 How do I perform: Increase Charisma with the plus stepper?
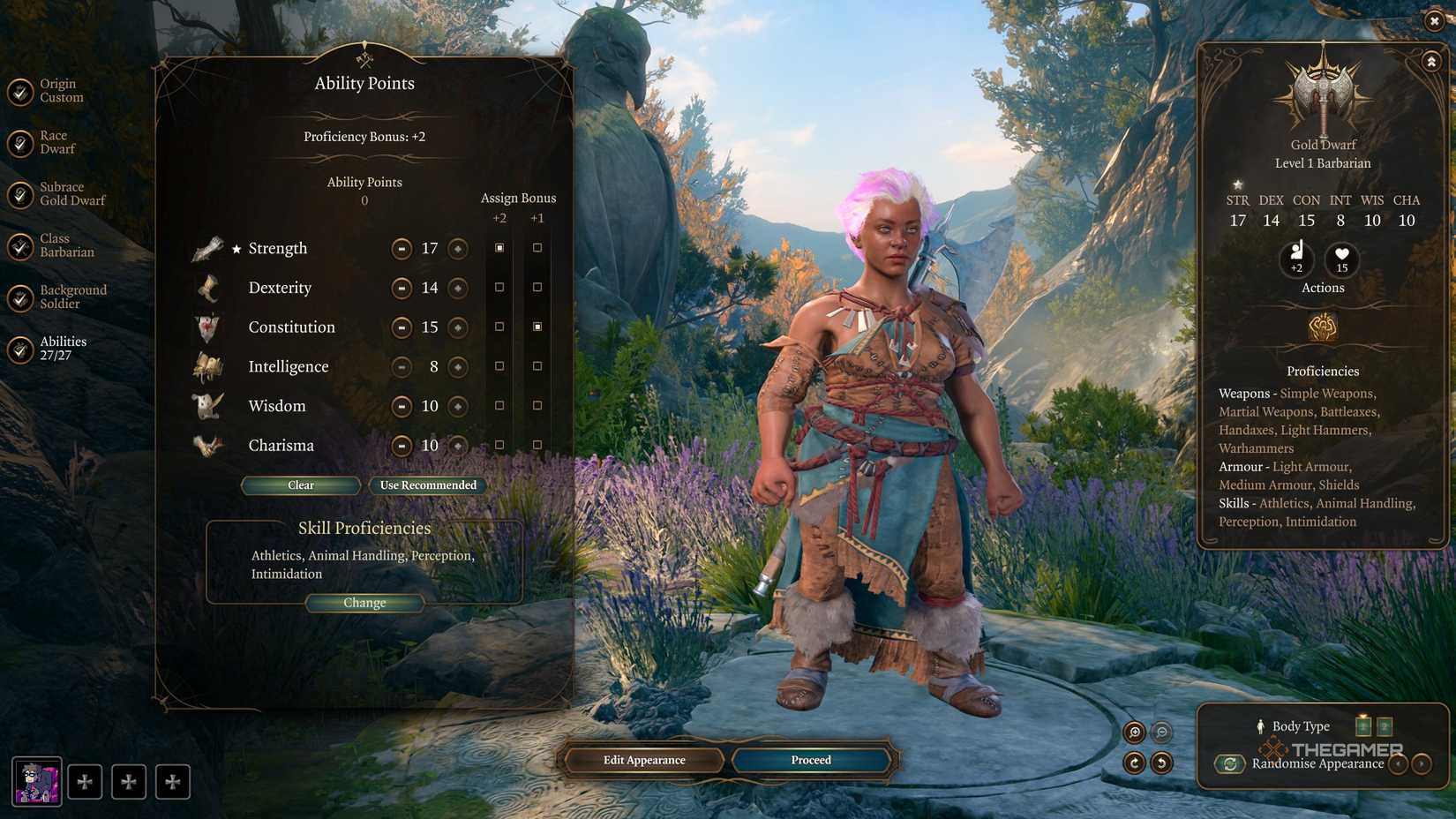457,446
